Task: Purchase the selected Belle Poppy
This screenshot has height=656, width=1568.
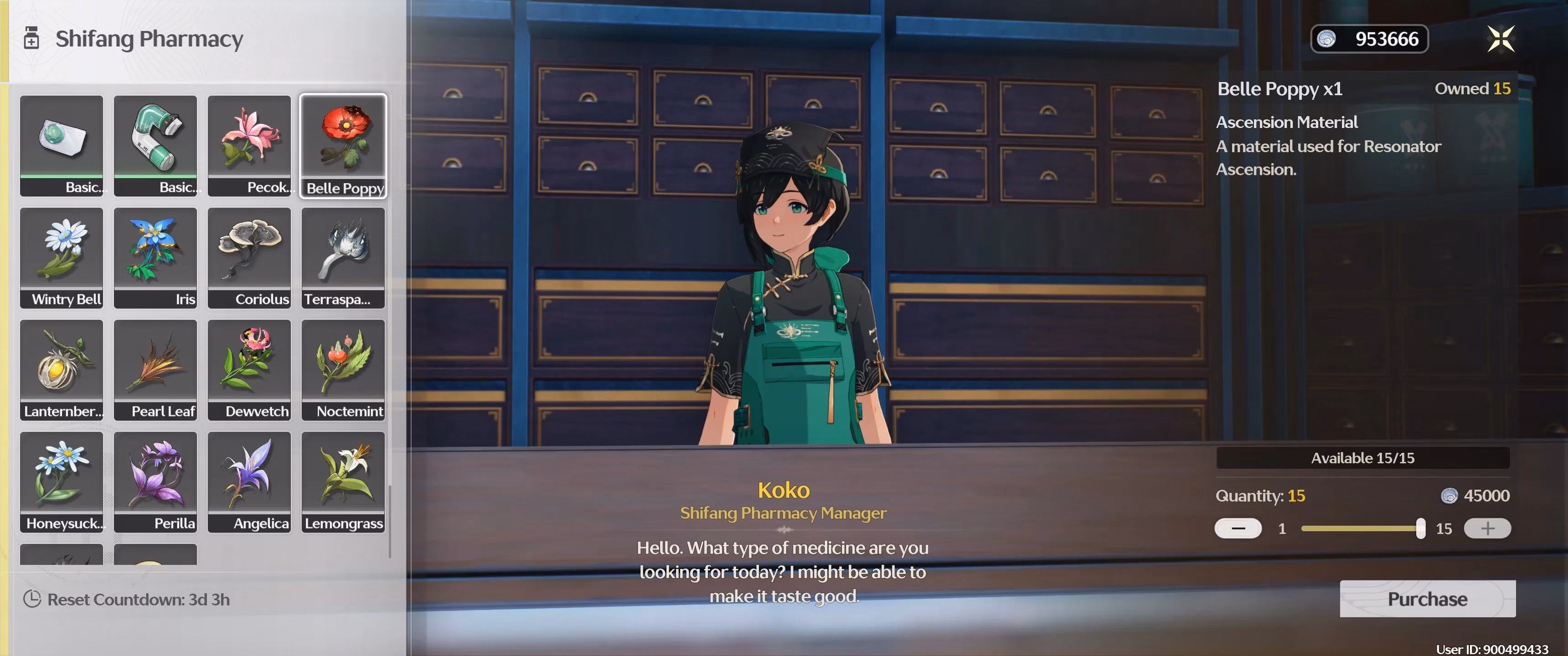Action: 1427,599
